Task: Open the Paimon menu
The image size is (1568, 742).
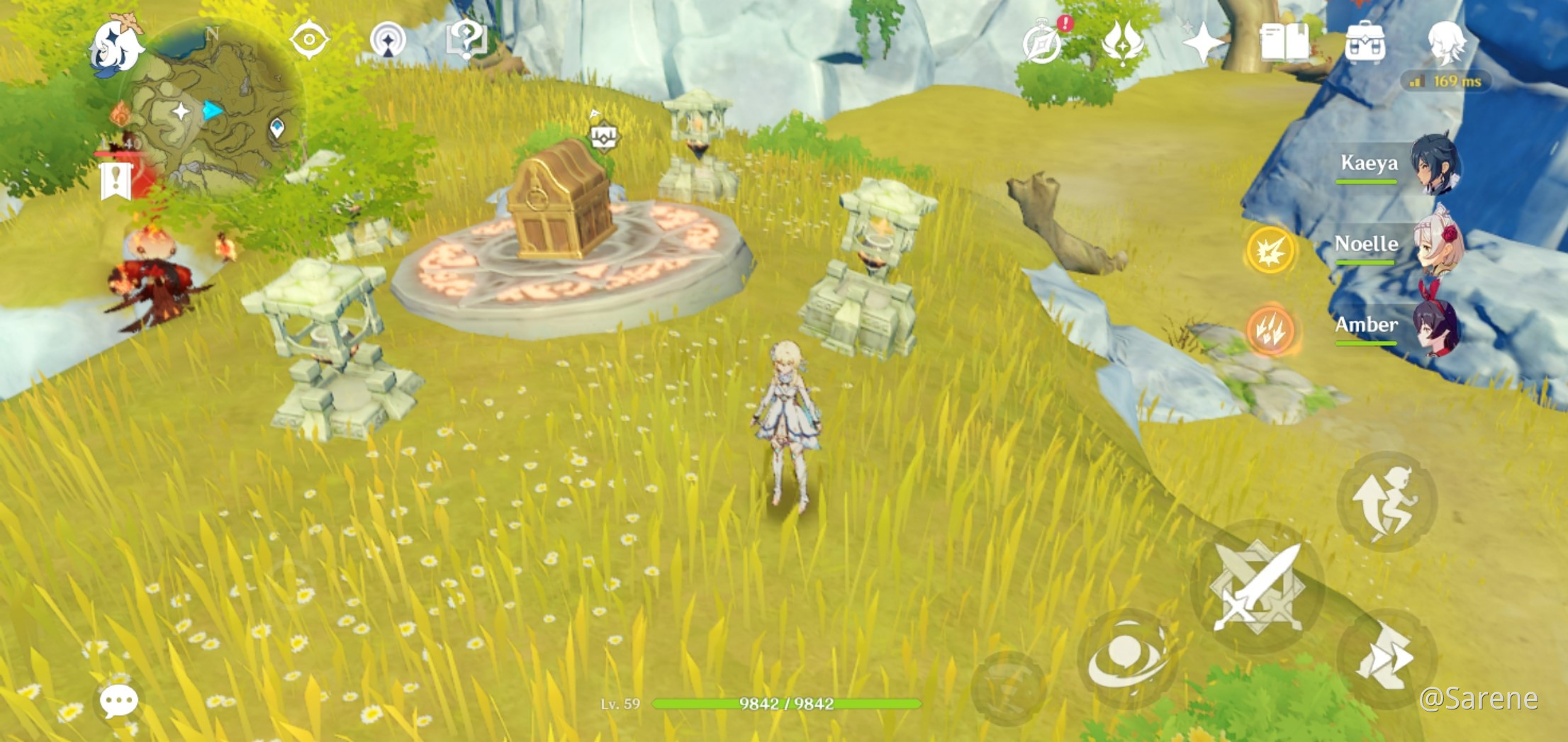Action: pos(117,43)
